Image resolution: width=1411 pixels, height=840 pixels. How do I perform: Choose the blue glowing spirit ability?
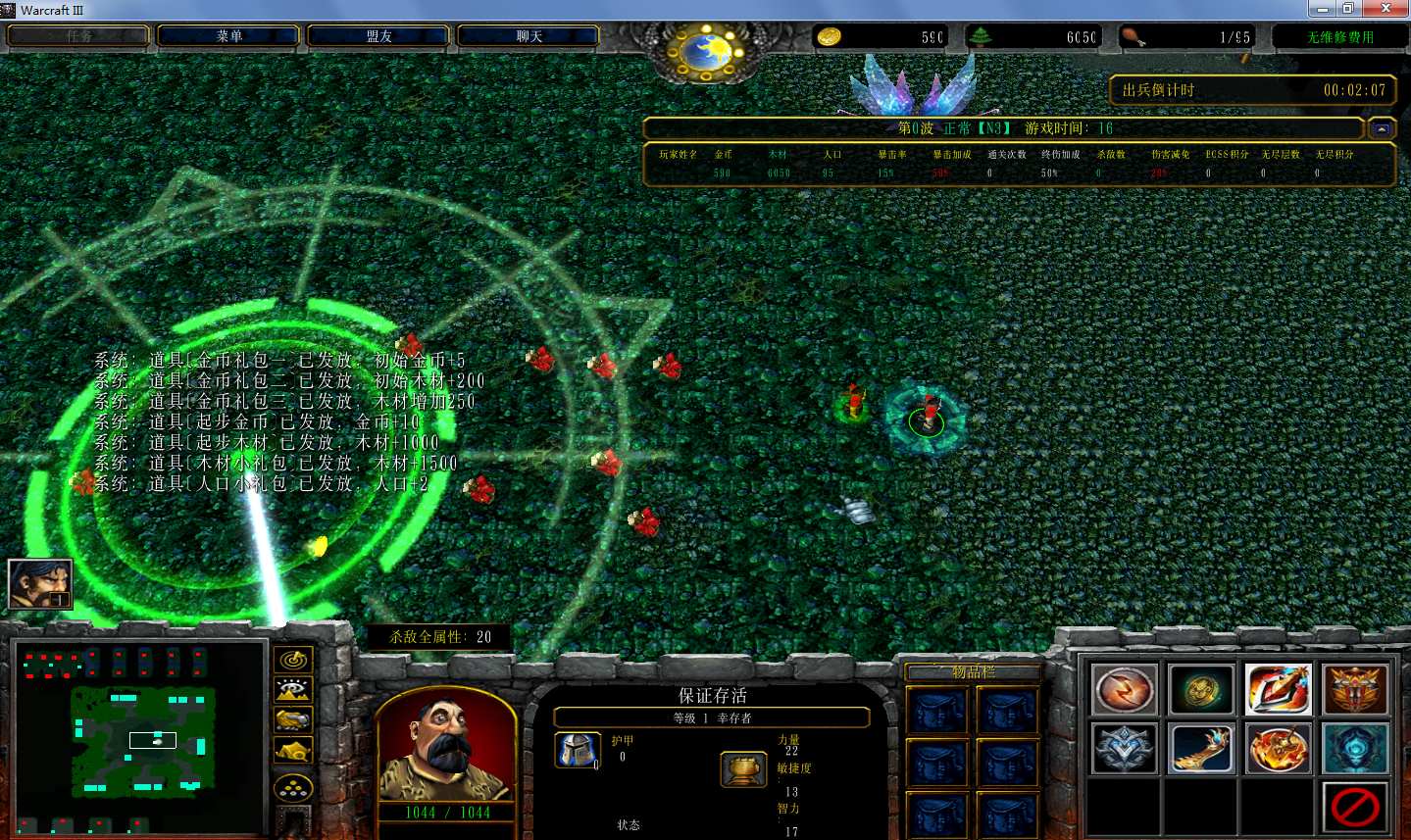click(1355, 750)
